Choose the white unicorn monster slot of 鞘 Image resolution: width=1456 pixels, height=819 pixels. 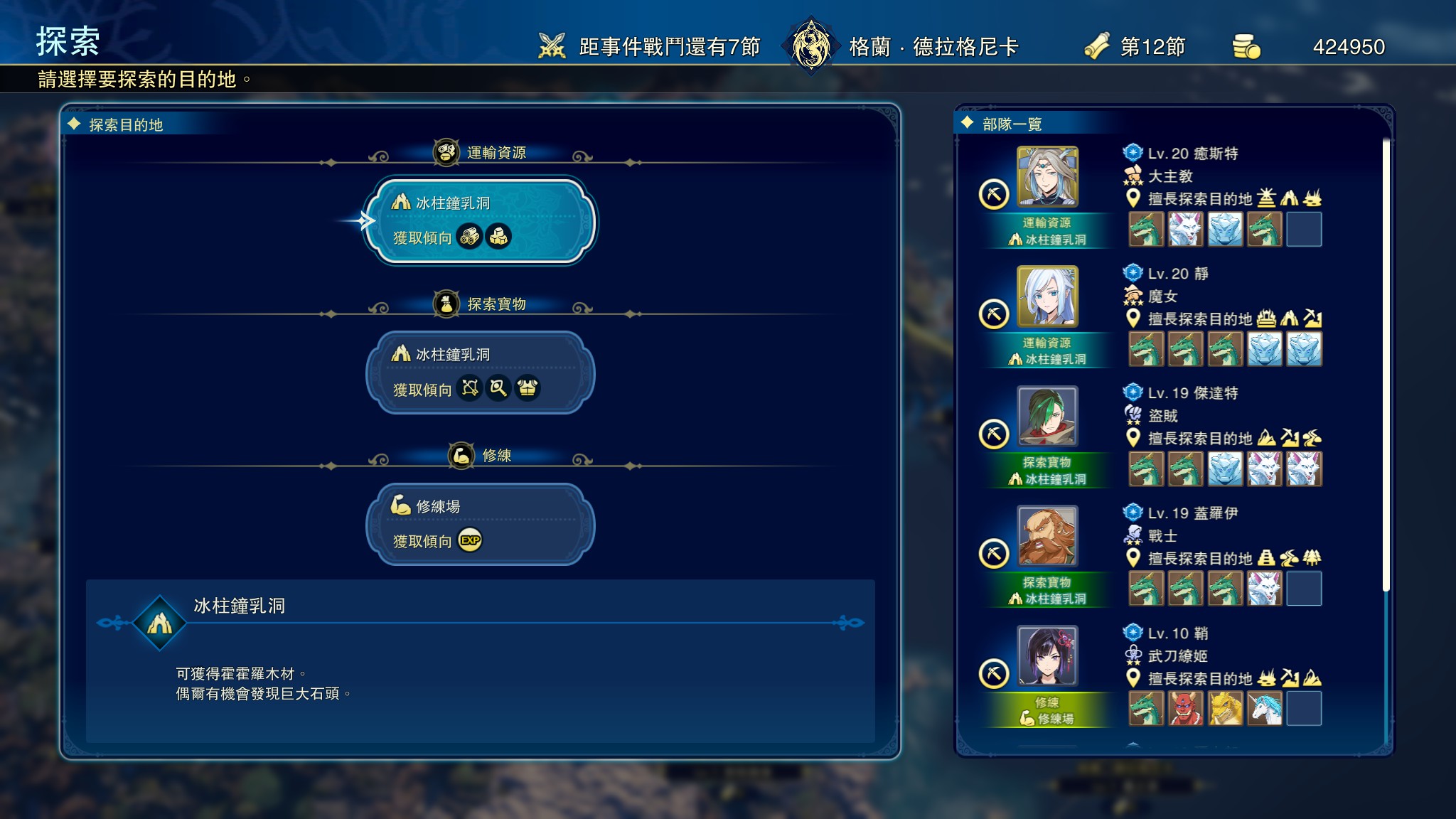click(x=1265, y=708)
